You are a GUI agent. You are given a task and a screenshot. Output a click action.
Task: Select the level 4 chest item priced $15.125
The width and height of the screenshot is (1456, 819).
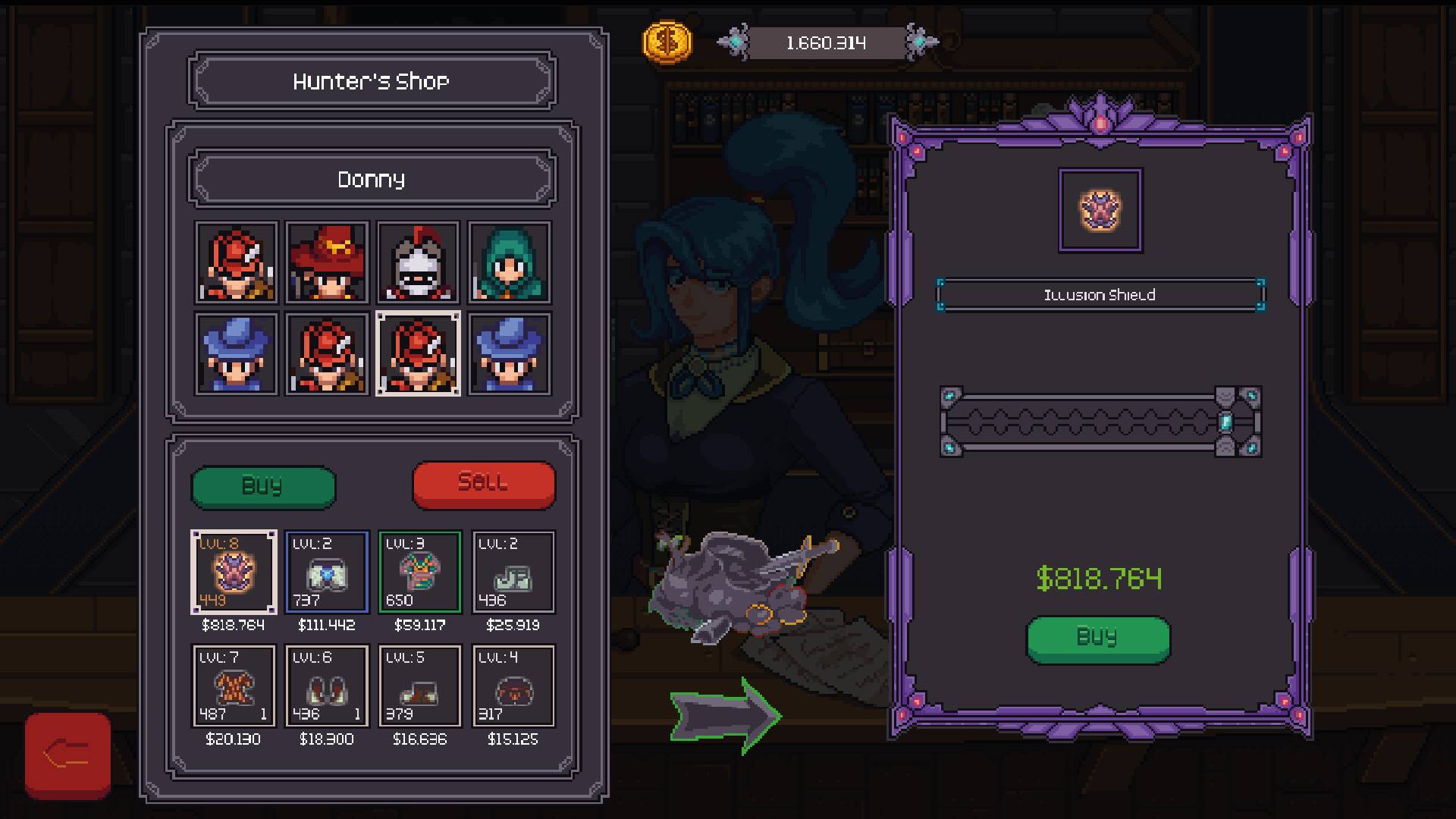(x=513, y=686)
